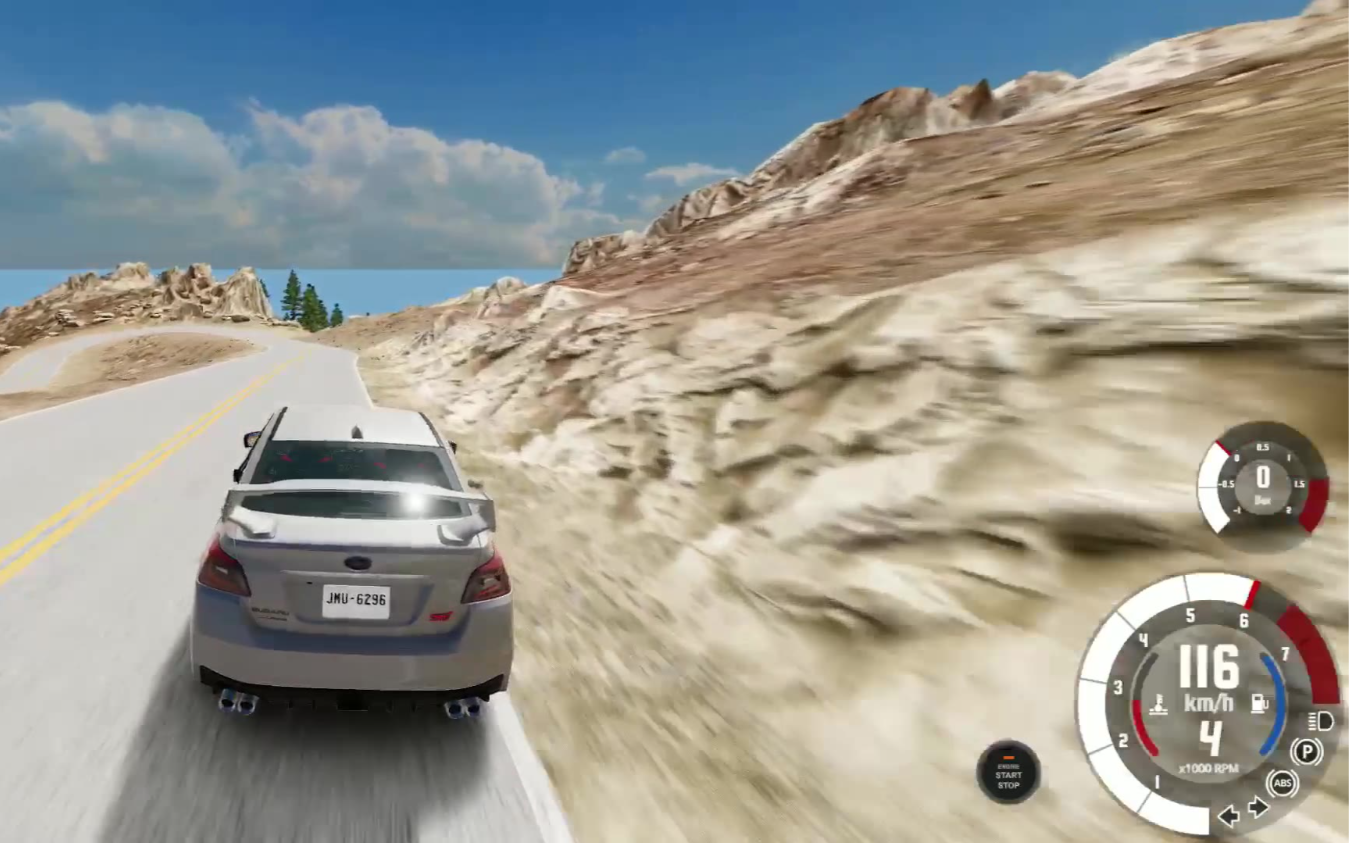
Task: Click the engine temperature icon in tachometer
Action: pos(1159,704)
